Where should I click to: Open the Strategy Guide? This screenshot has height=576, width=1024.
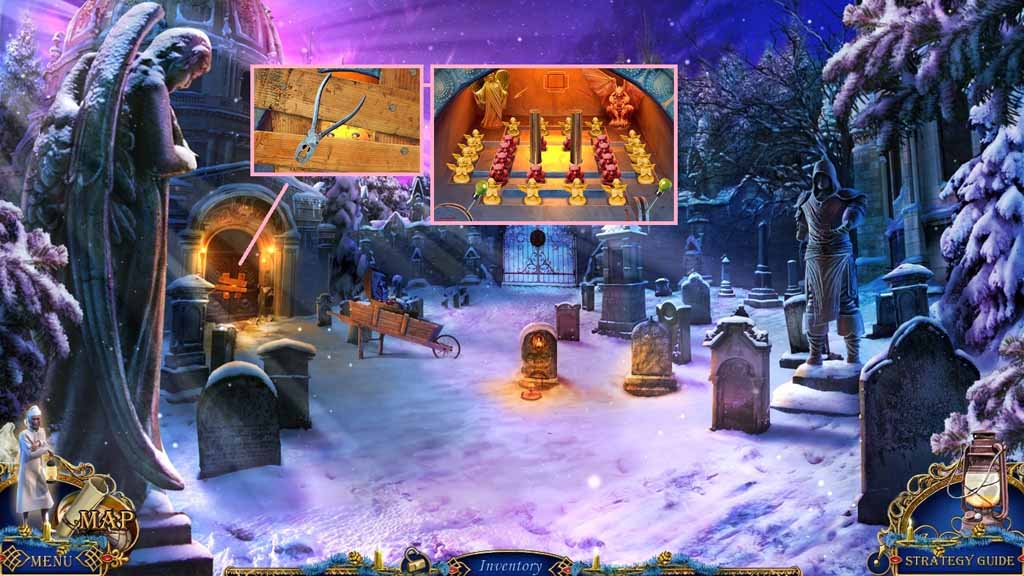959,561
